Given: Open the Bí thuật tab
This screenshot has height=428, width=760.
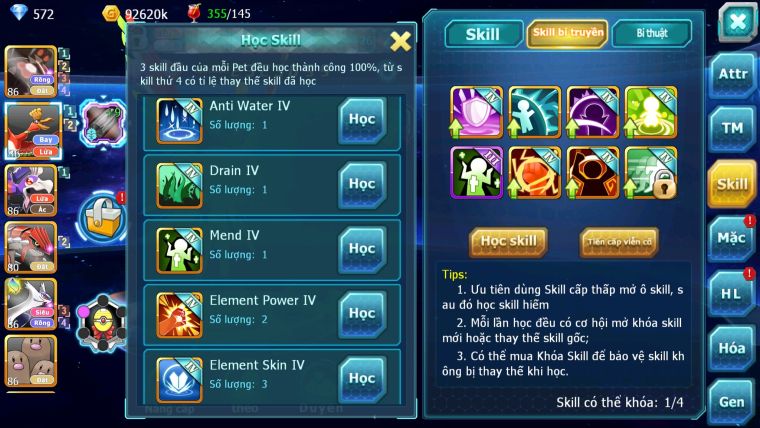Looking at the screenshot, I should pos(651,33).
